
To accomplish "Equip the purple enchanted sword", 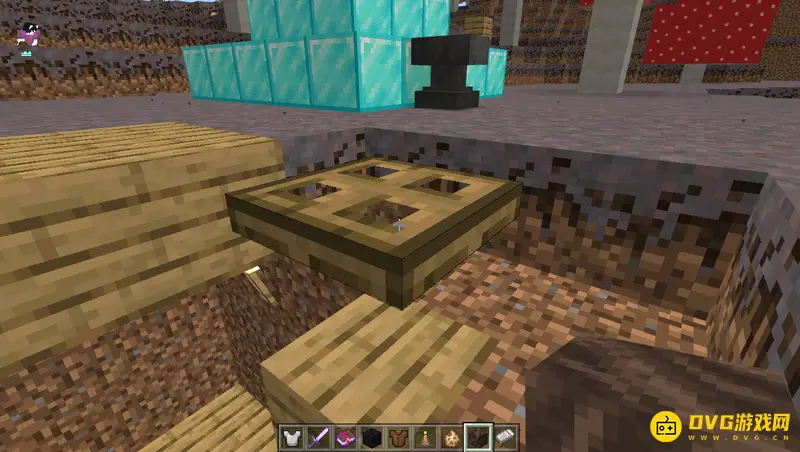I will pyautogui.click(x=320, y=438).
